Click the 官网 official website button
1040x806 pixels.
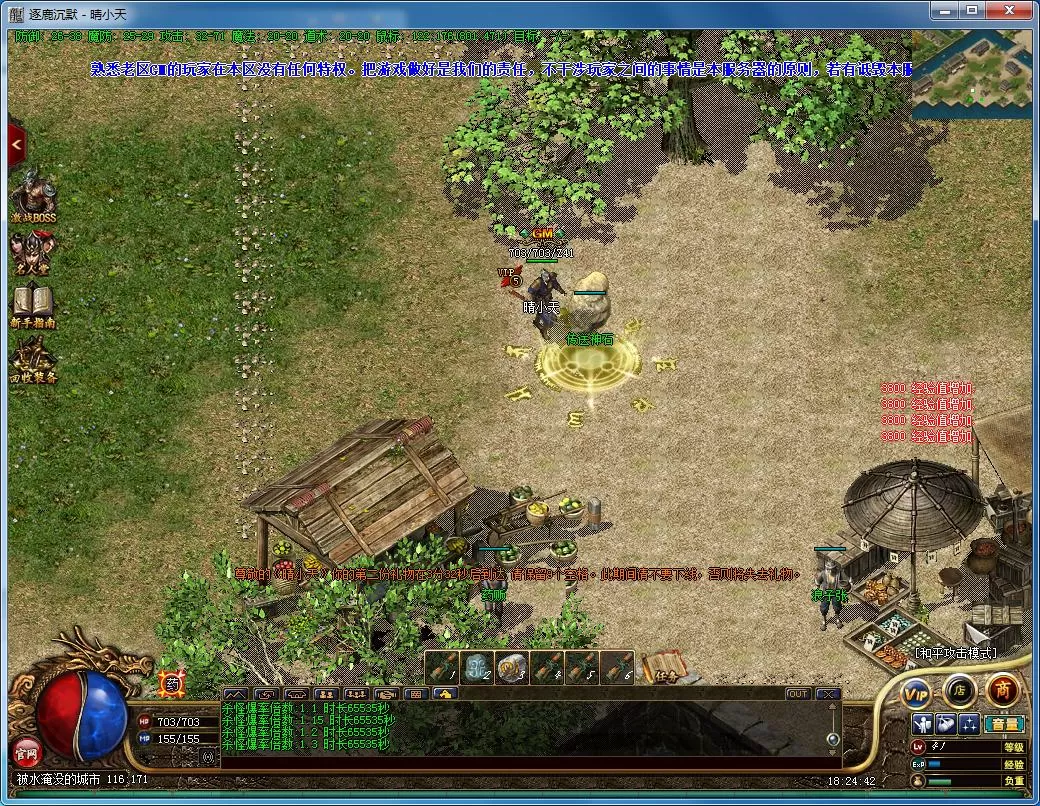coord(24,750)
